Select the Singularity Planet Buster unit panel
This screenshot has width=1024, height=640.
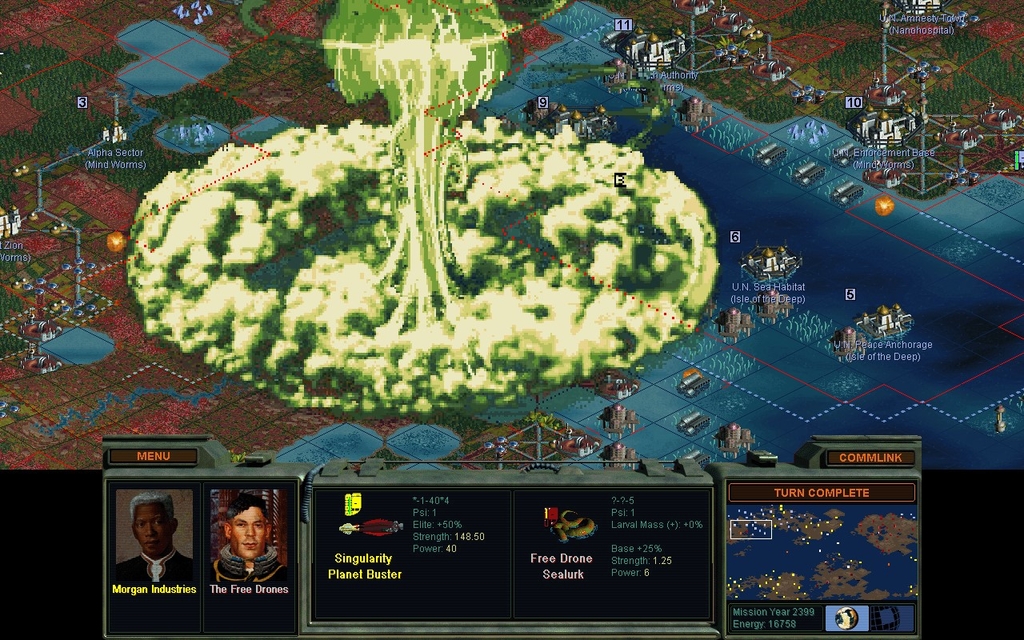411,553
